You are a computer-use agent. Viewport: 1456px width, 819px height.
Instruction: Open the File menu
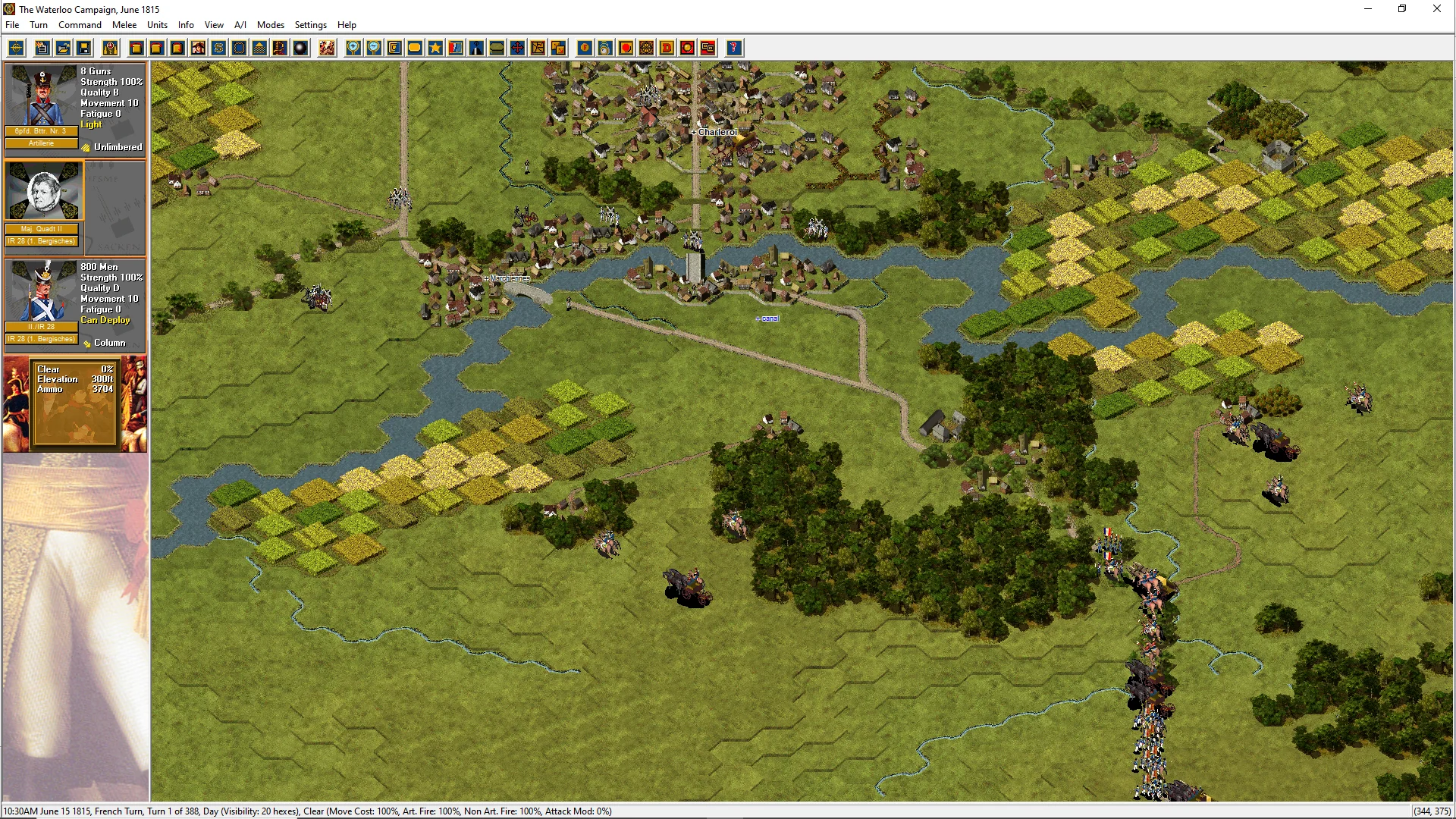click(12, 25)
